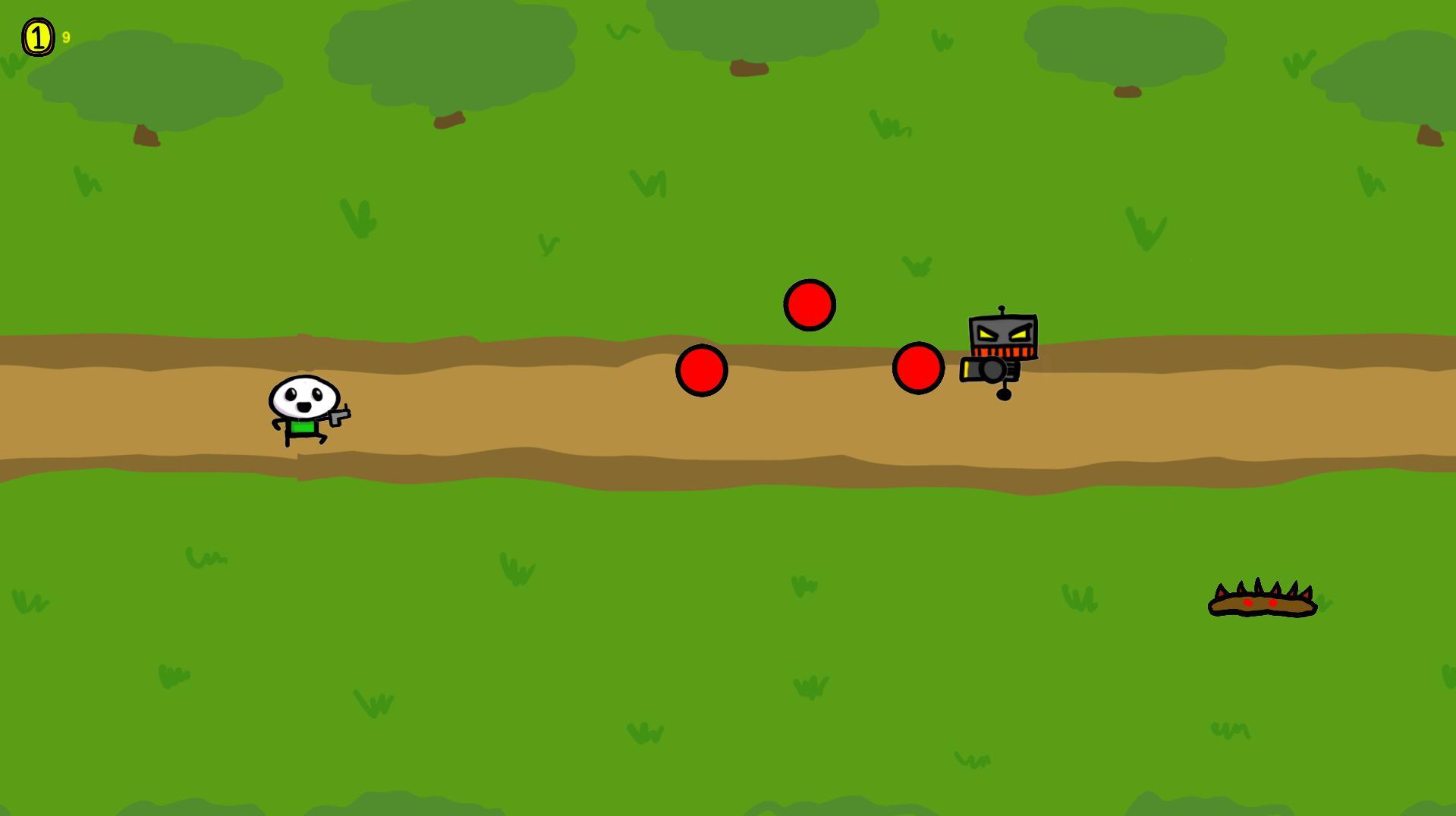The height and width of the screenshot is (816, 1456).
Task: Click the red projectile nearest the robot
Action: pos(918,369)
